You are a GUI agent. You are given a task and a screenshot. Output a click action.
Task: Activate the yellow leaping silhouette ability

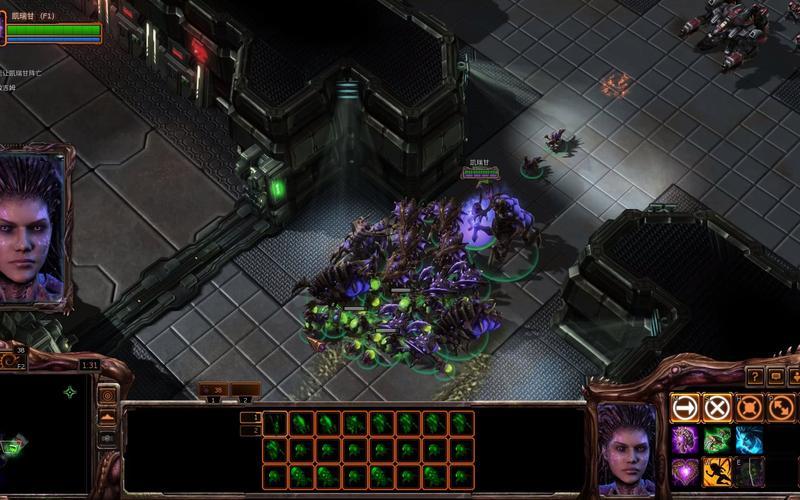[x=717, y=471]
